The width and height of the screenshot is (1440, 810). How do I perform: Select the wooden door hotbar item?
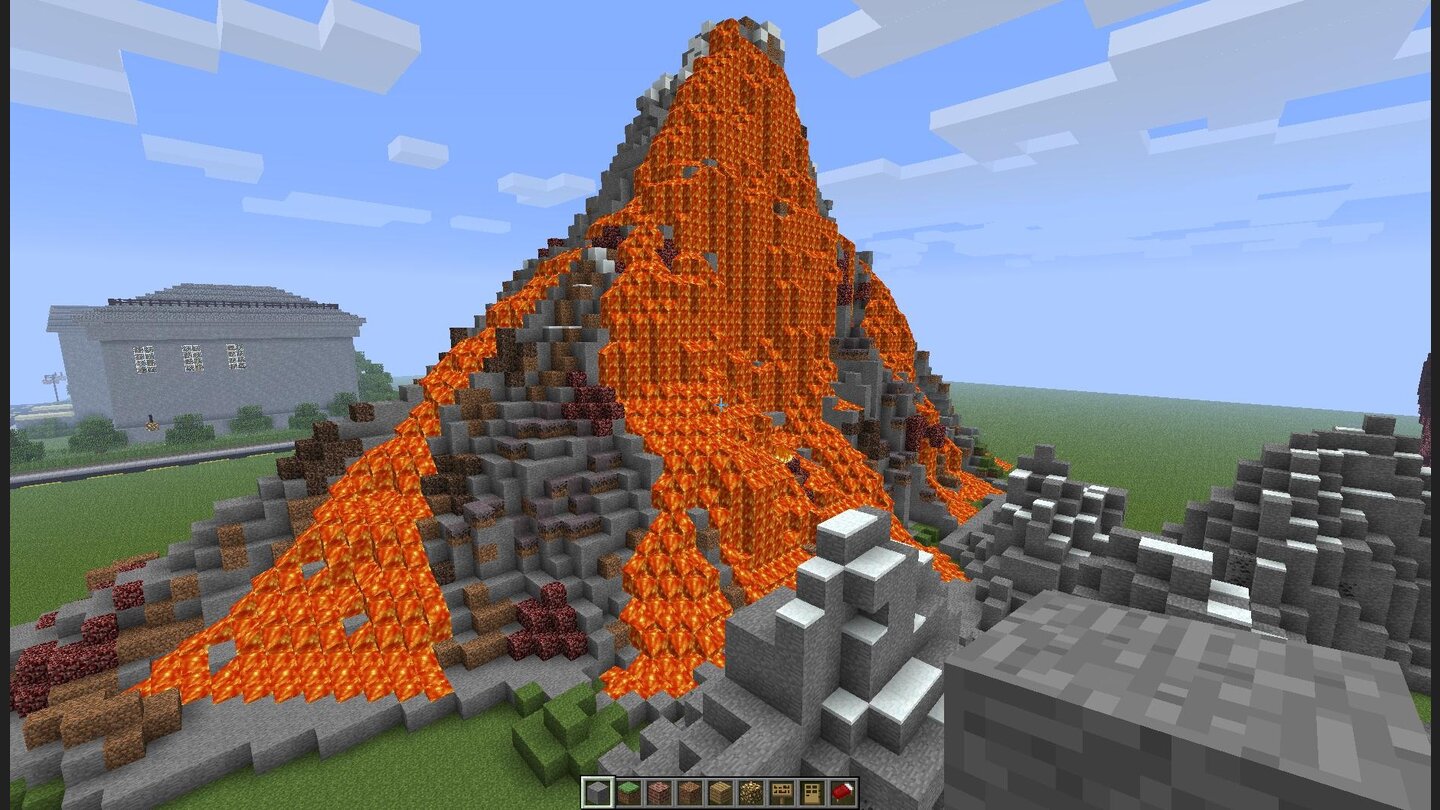tap(811, 792)
